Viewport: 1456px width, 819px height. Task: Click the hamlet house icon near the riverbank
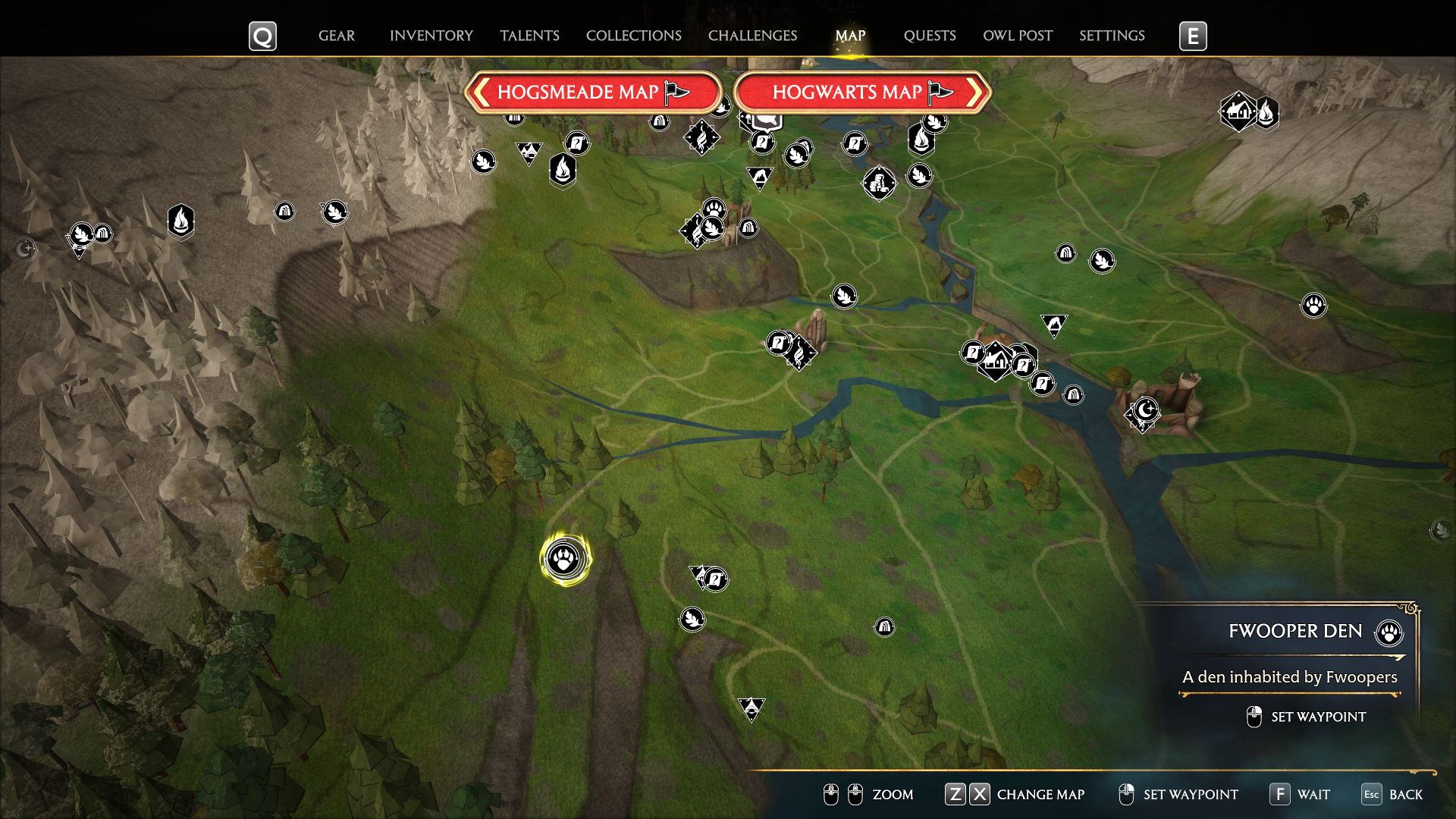[996, 363]
